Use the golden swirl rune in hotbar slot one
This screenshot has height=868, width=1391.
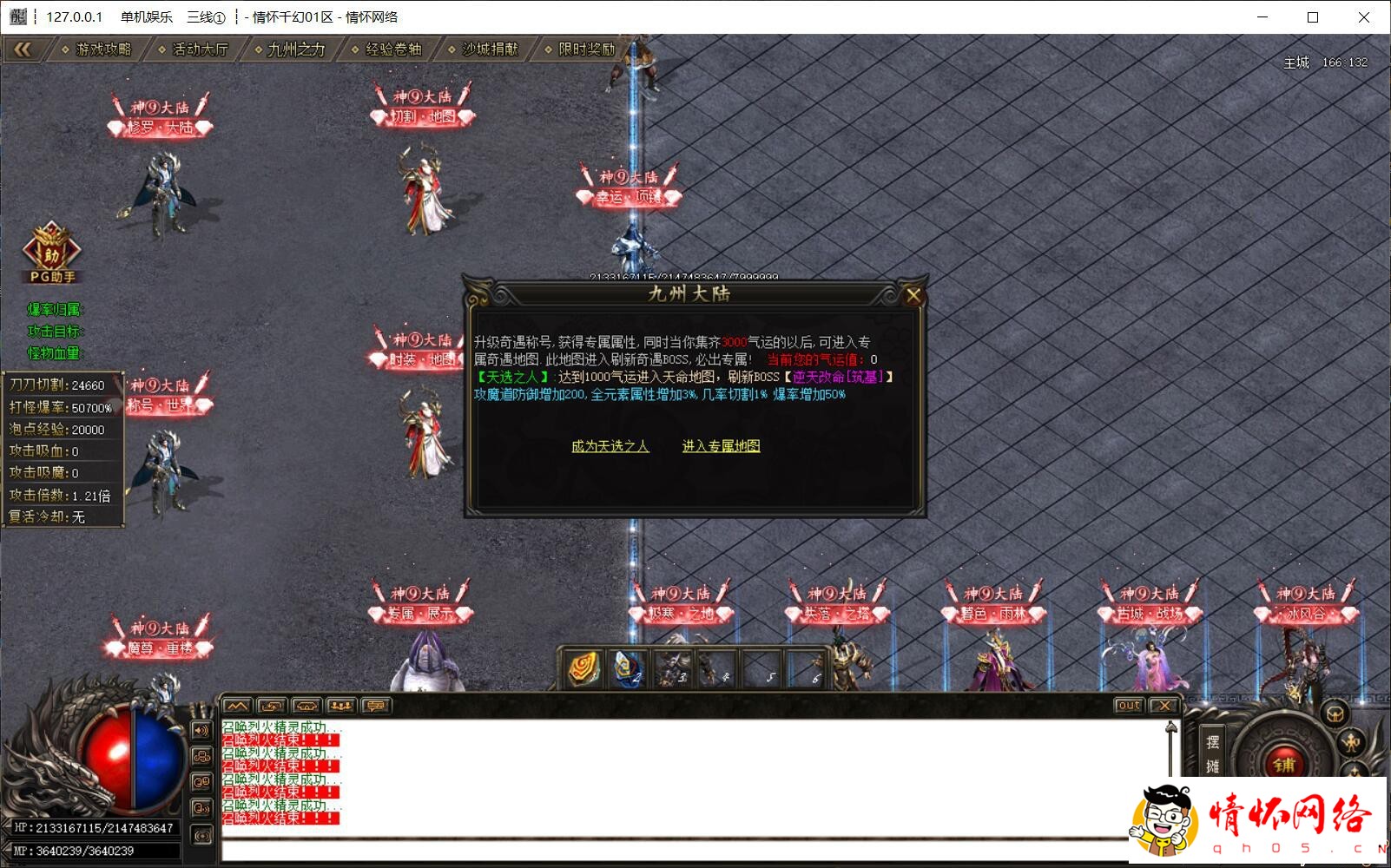coord(583,668)
